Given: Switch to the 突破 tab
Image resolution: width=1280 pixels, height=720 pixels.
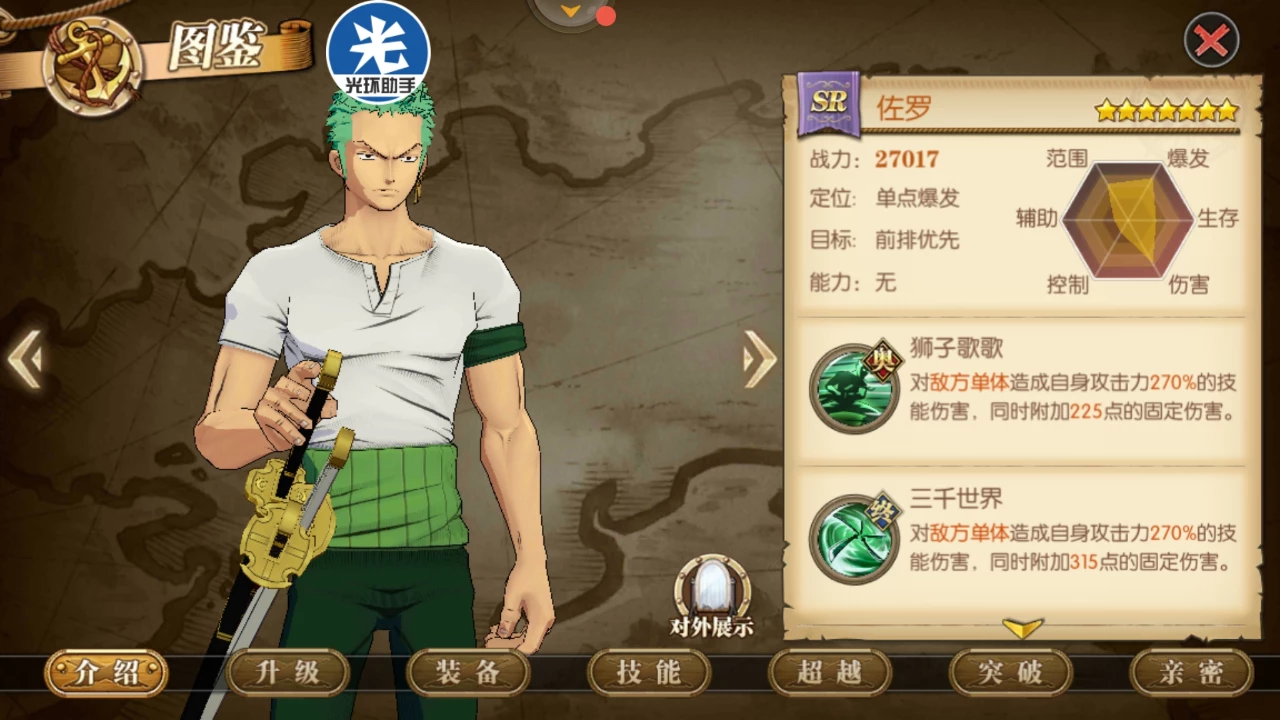Looking at the screenshot, I should pos(1010,673).
